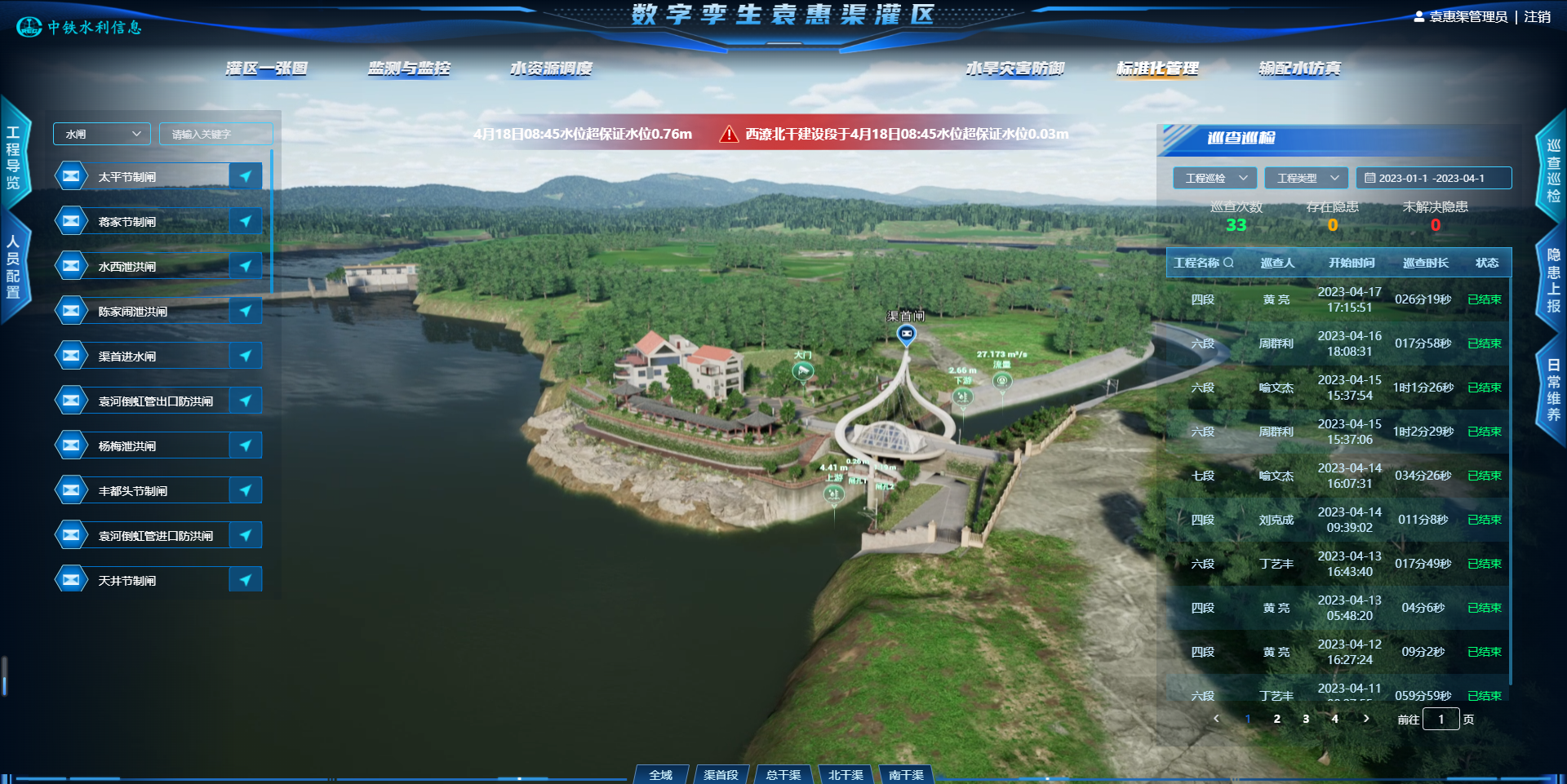Open 水旱灾害防御 menu
The image size is (1567, 784).
click(1014, 69)
